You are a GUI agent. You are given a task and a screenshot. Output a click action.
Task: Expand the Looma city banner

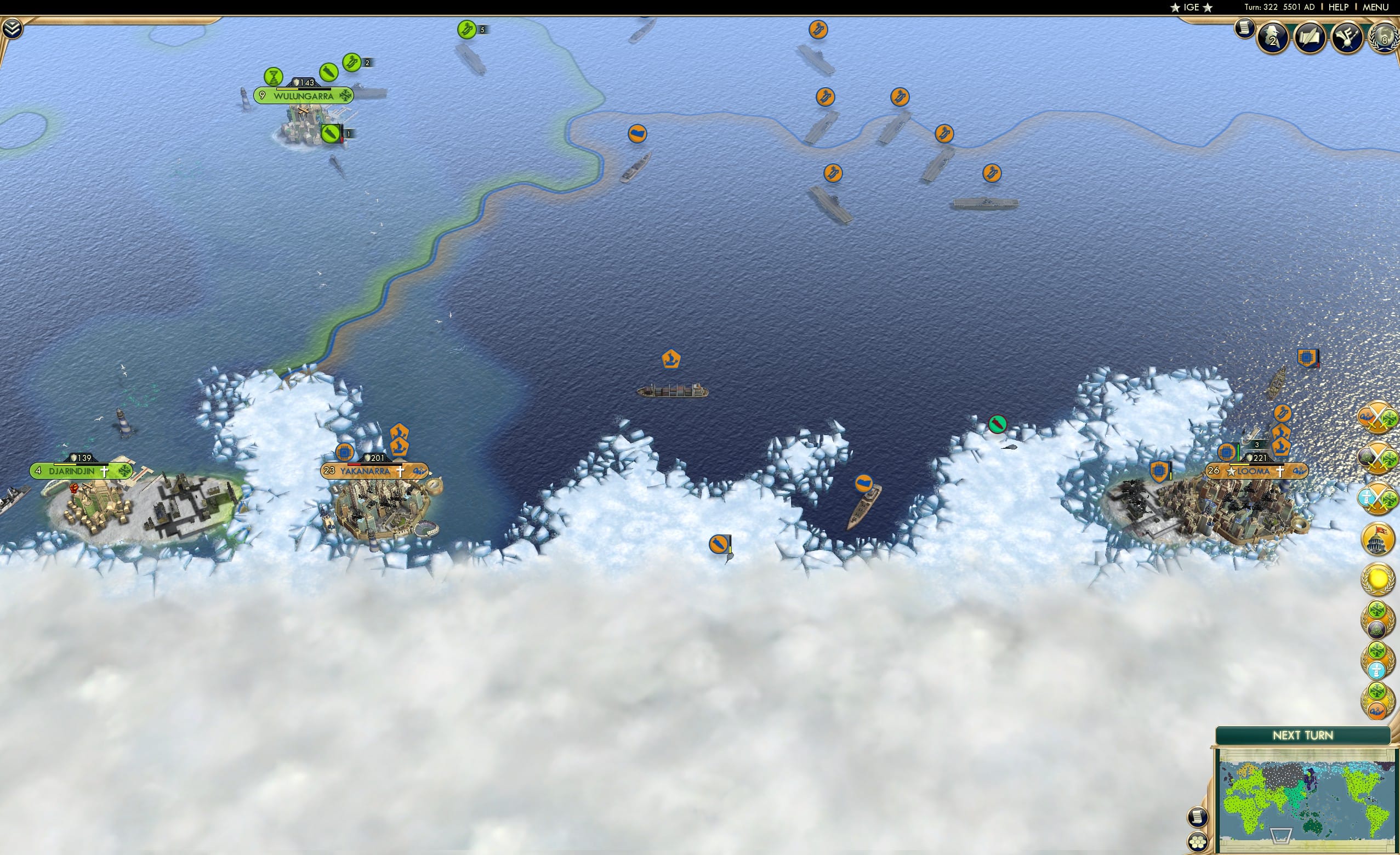1257,470
